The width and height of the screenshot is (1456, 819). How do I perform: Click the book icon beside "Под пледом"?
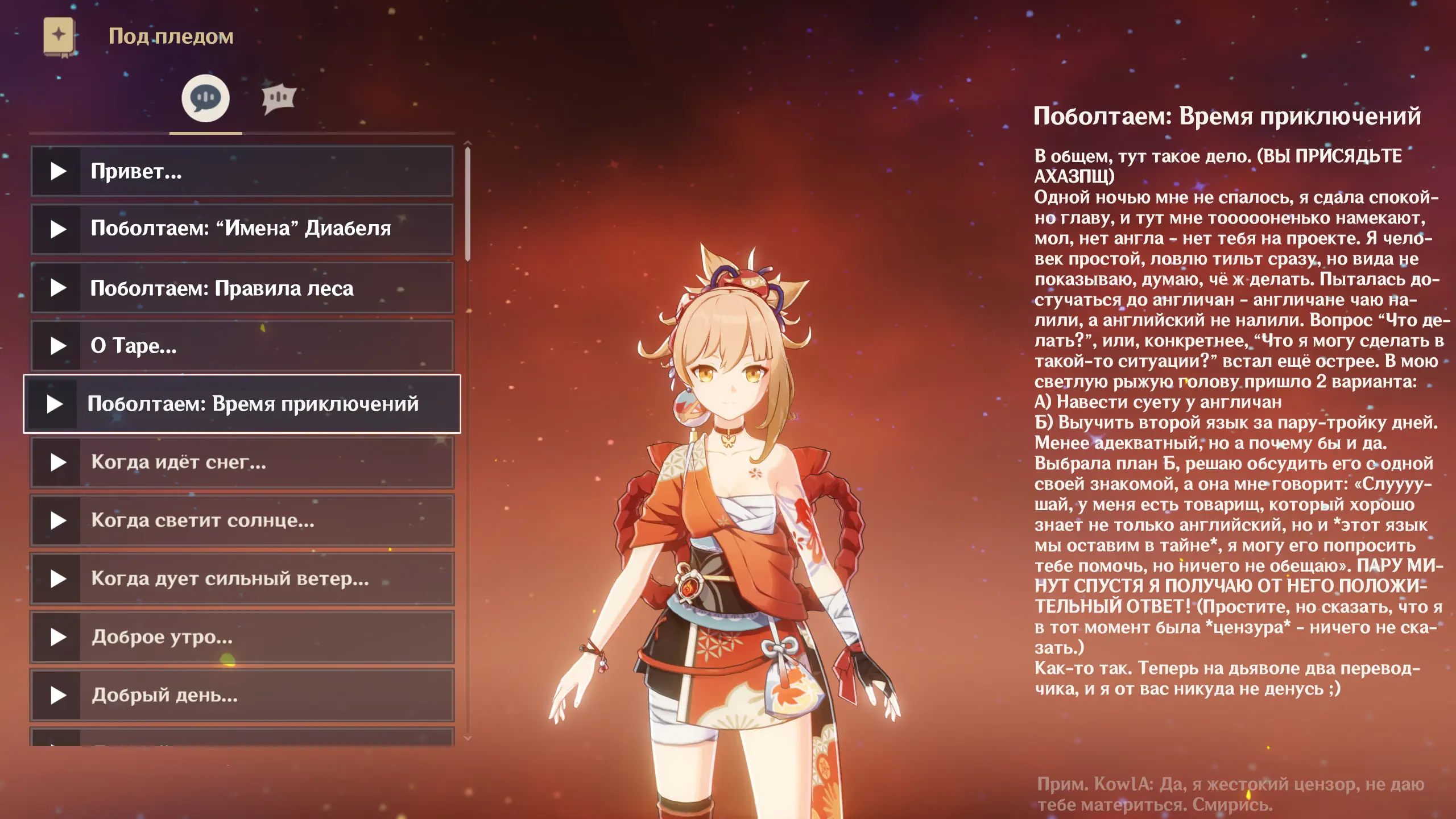coord(59,37)
